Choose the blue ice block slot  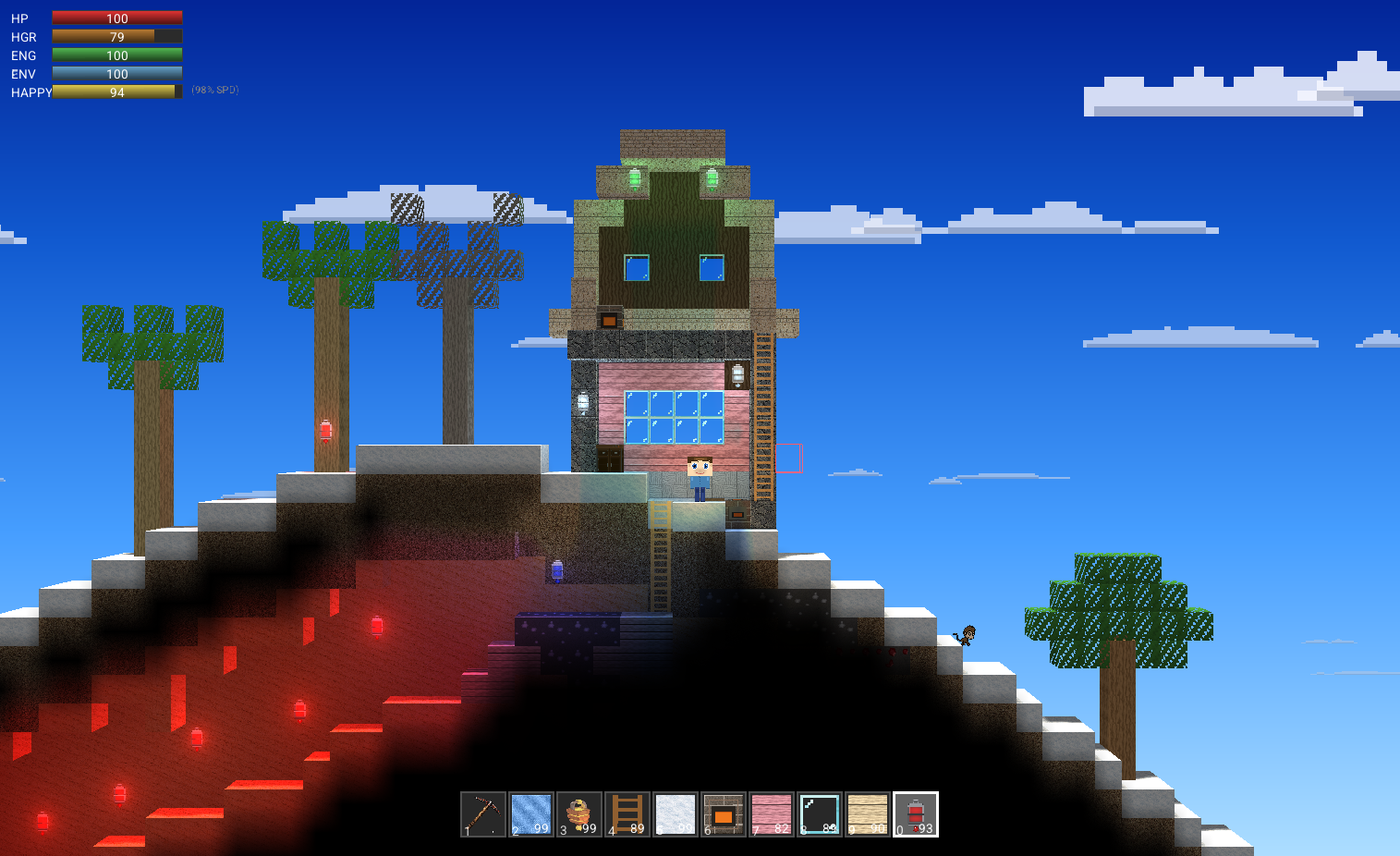pyautogui.click(x=531, y=814)
